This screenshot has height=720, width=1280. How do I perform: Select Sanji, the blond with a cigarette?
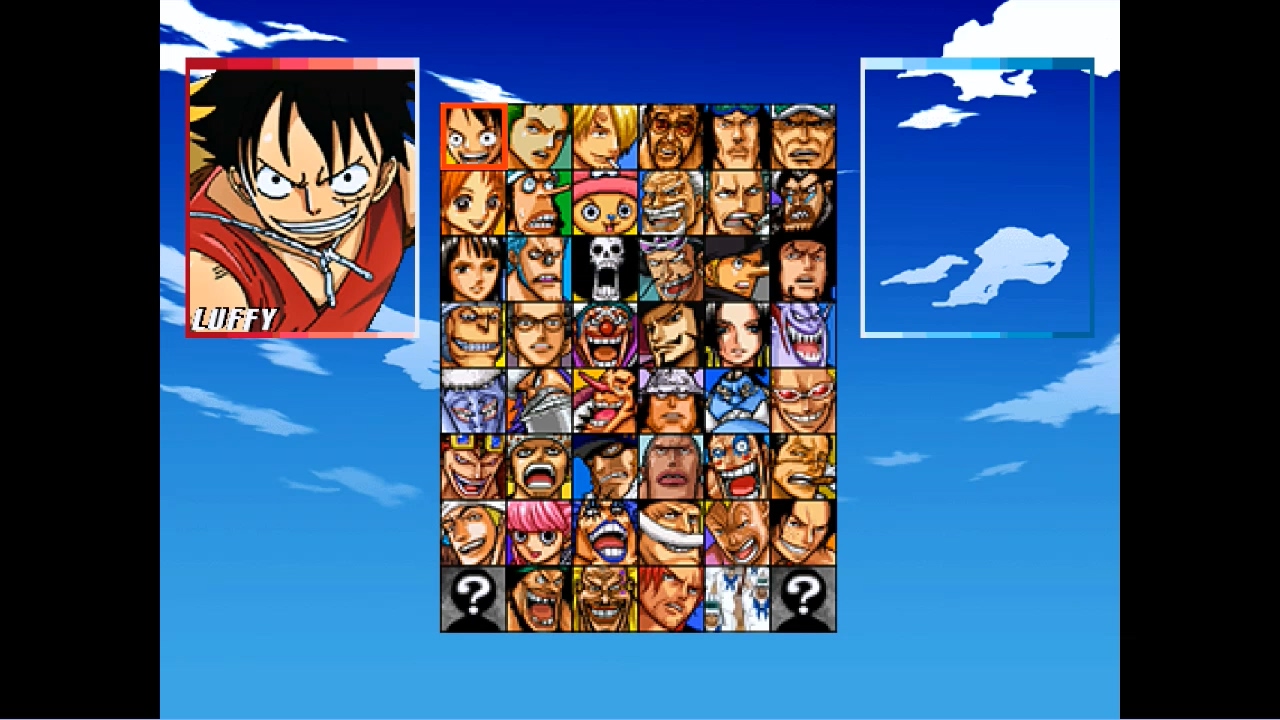605,134
